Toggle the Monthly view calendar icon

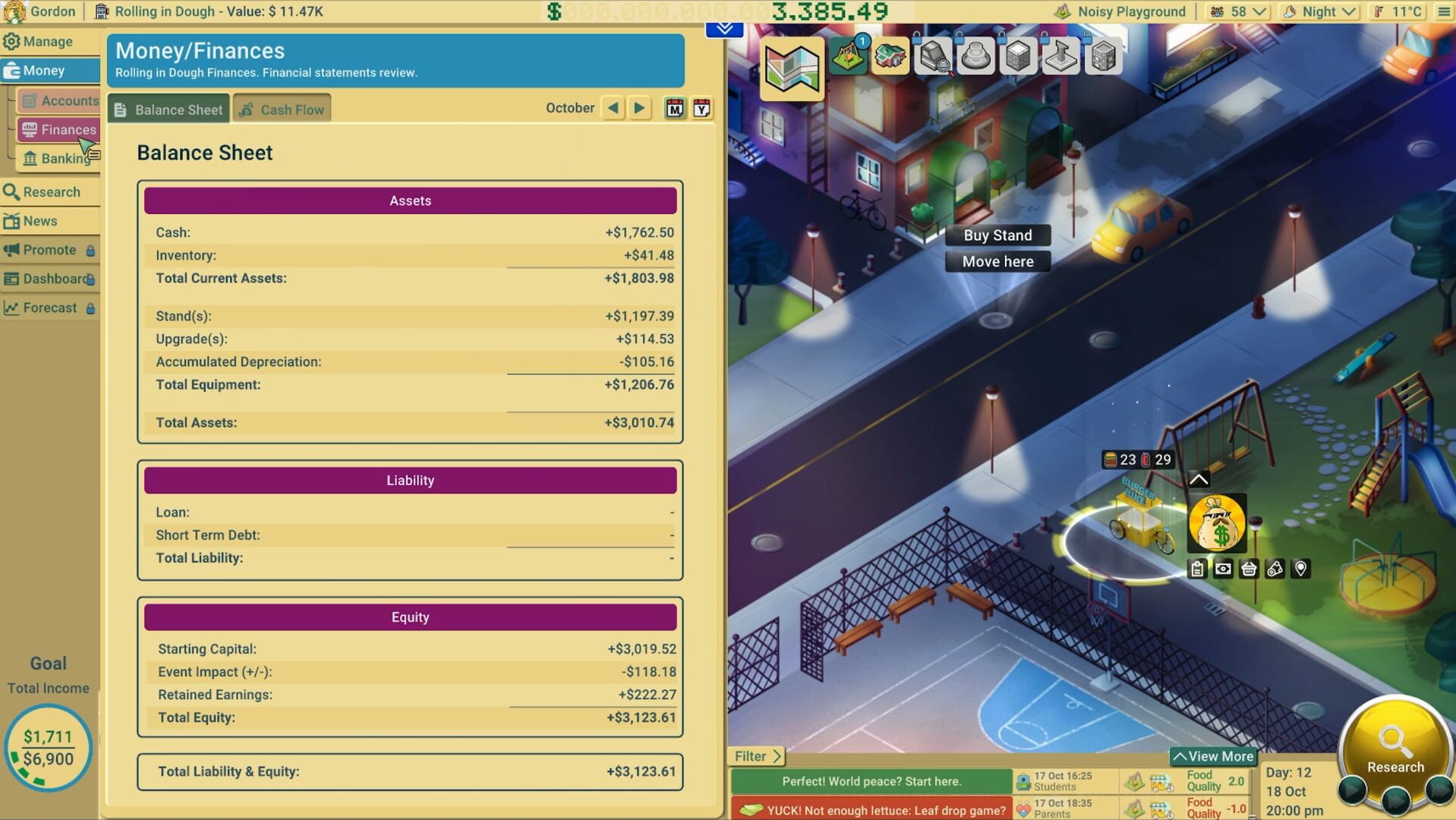[x=674, y=109]
